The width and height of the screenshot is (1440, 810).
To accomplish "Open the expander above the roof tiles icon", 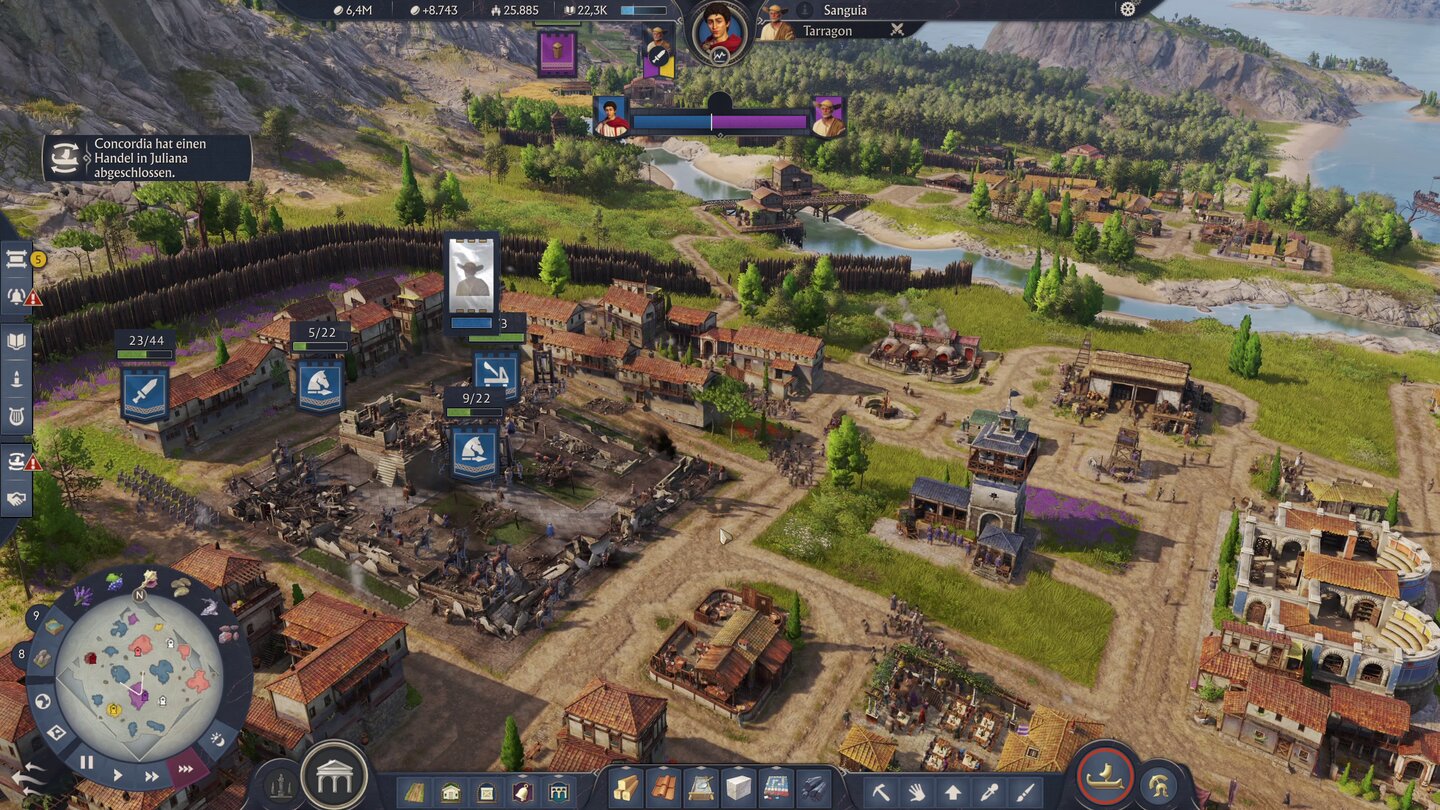I will [663, 767].
